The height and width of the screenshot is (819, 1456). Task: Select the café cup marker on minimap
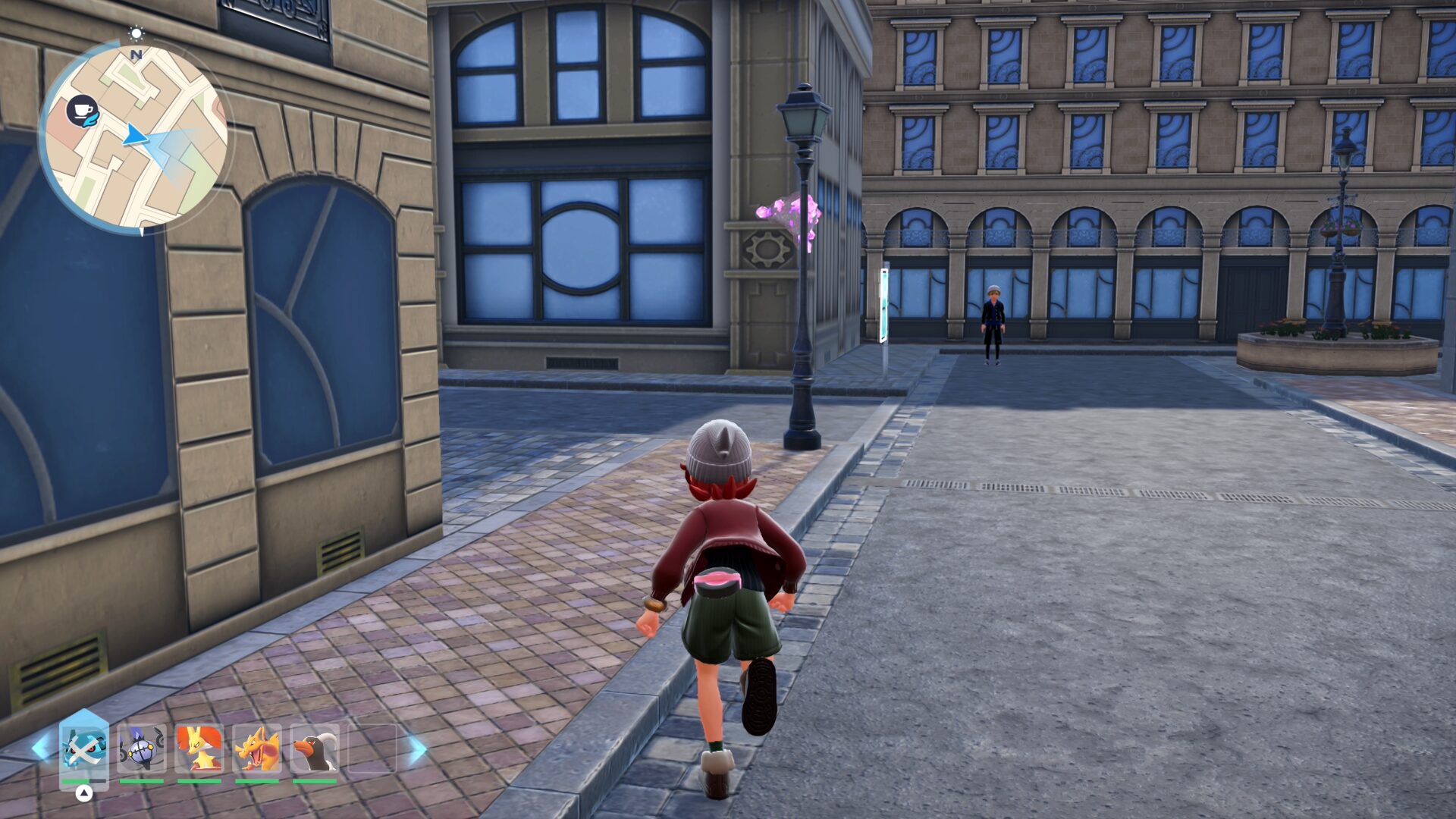click(x=82, y=111)
